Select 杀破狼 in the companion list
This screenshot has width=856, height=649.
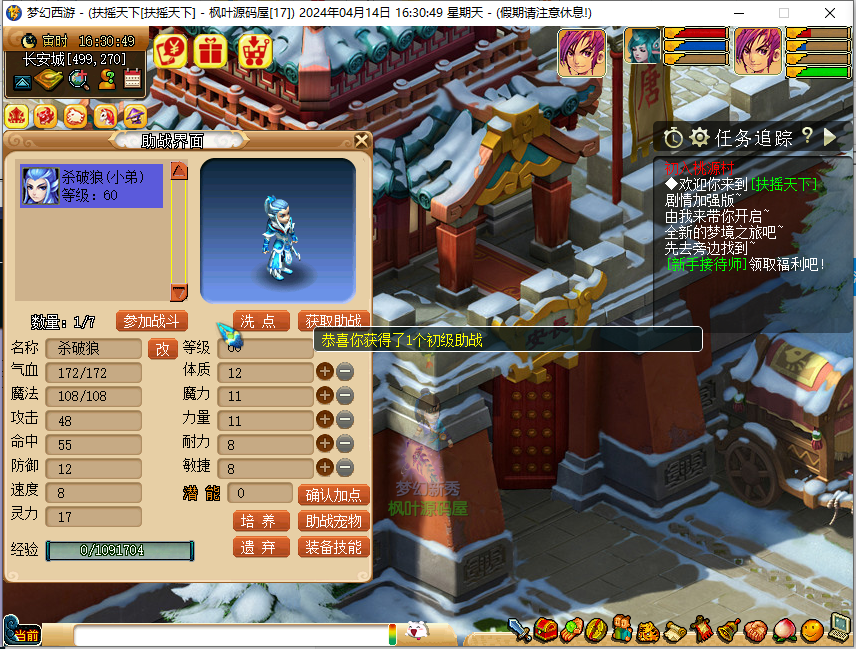pyautogui.click(x=91, y=186)
